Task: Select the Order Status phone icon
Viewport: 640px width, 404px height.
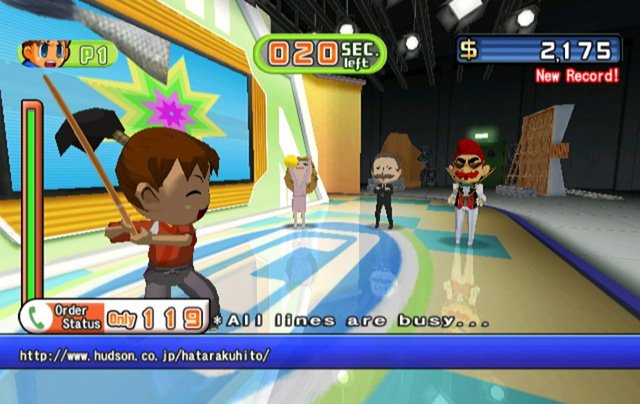Action: (x=37, y=317)
